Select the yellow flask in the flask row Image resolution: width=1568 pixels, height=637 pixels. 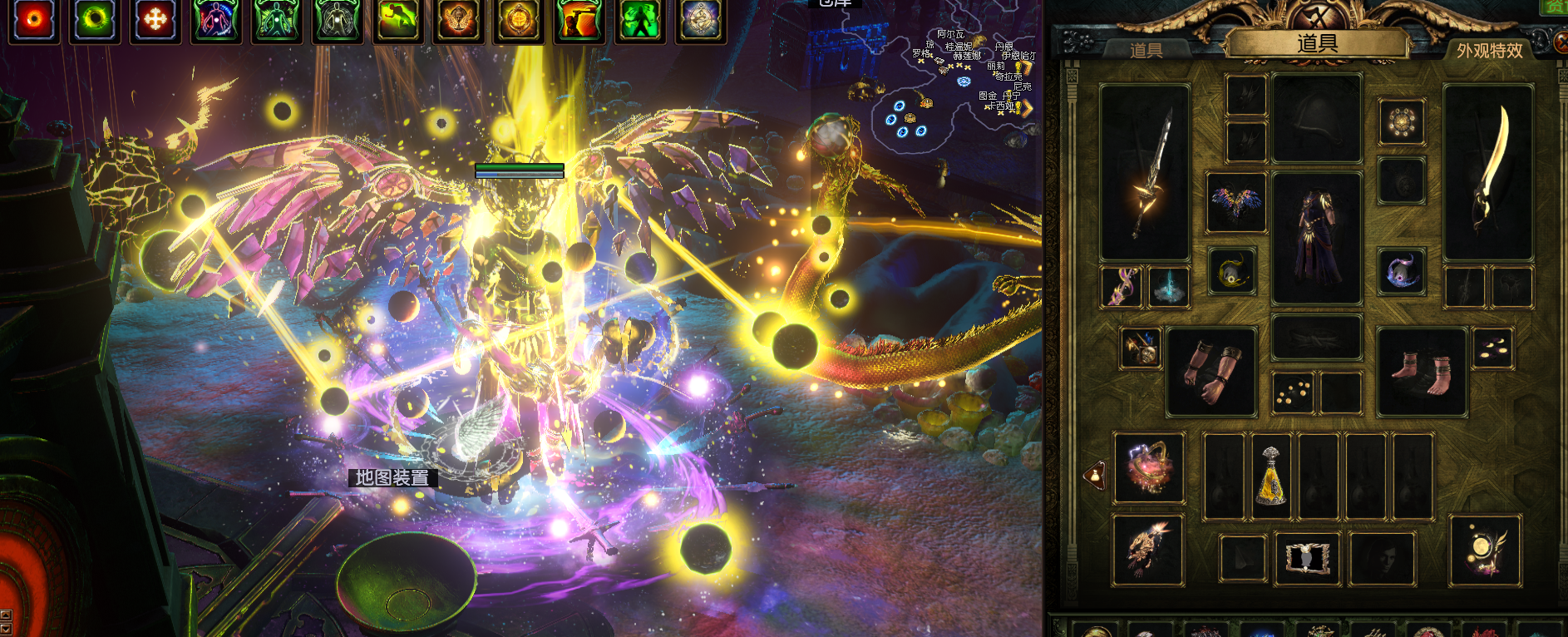pos(1271,477)
